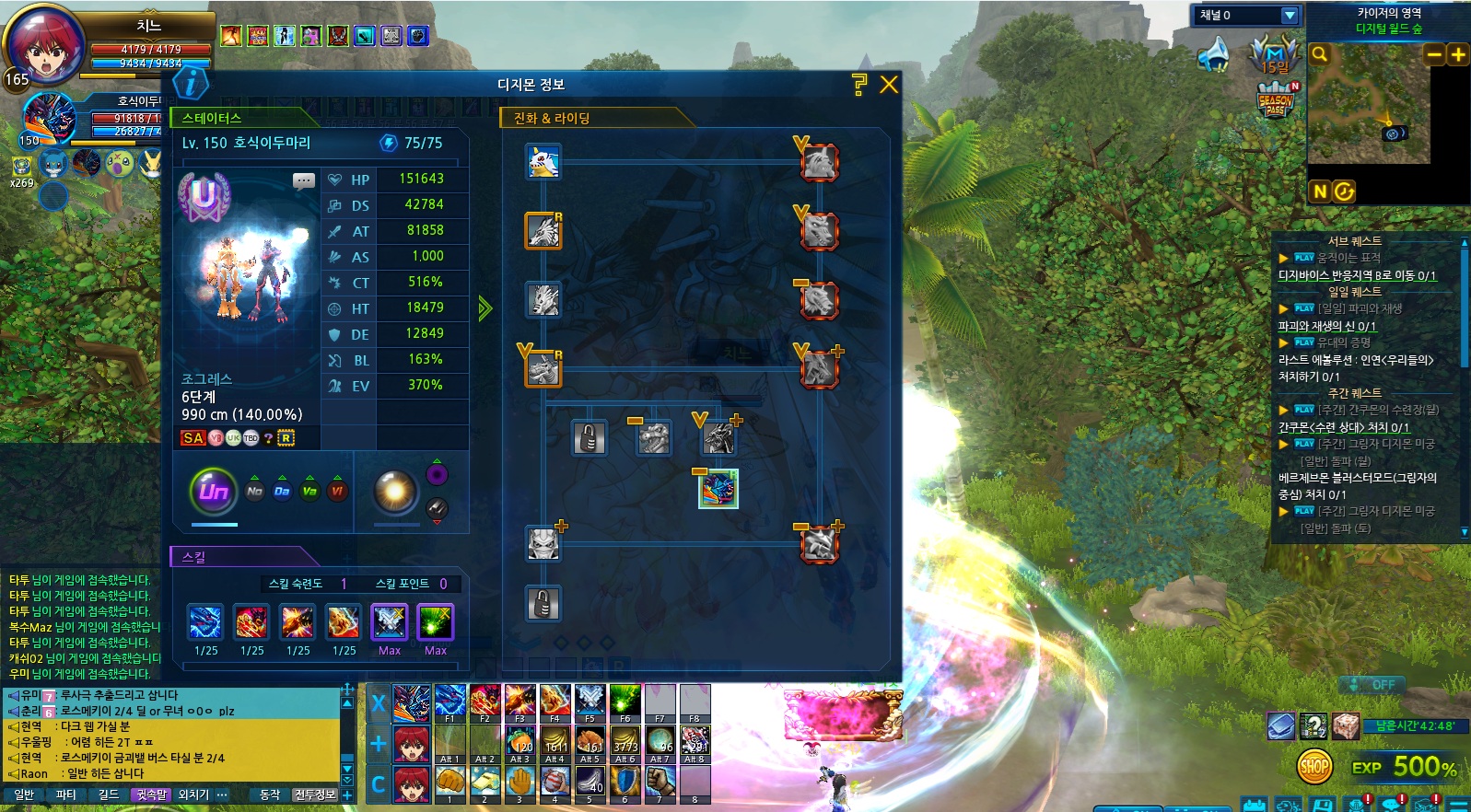Viewport: 1471px width, 812px height.
Task: Select the locked evolution slot at bottom
Action: click(x=543, y=605)
